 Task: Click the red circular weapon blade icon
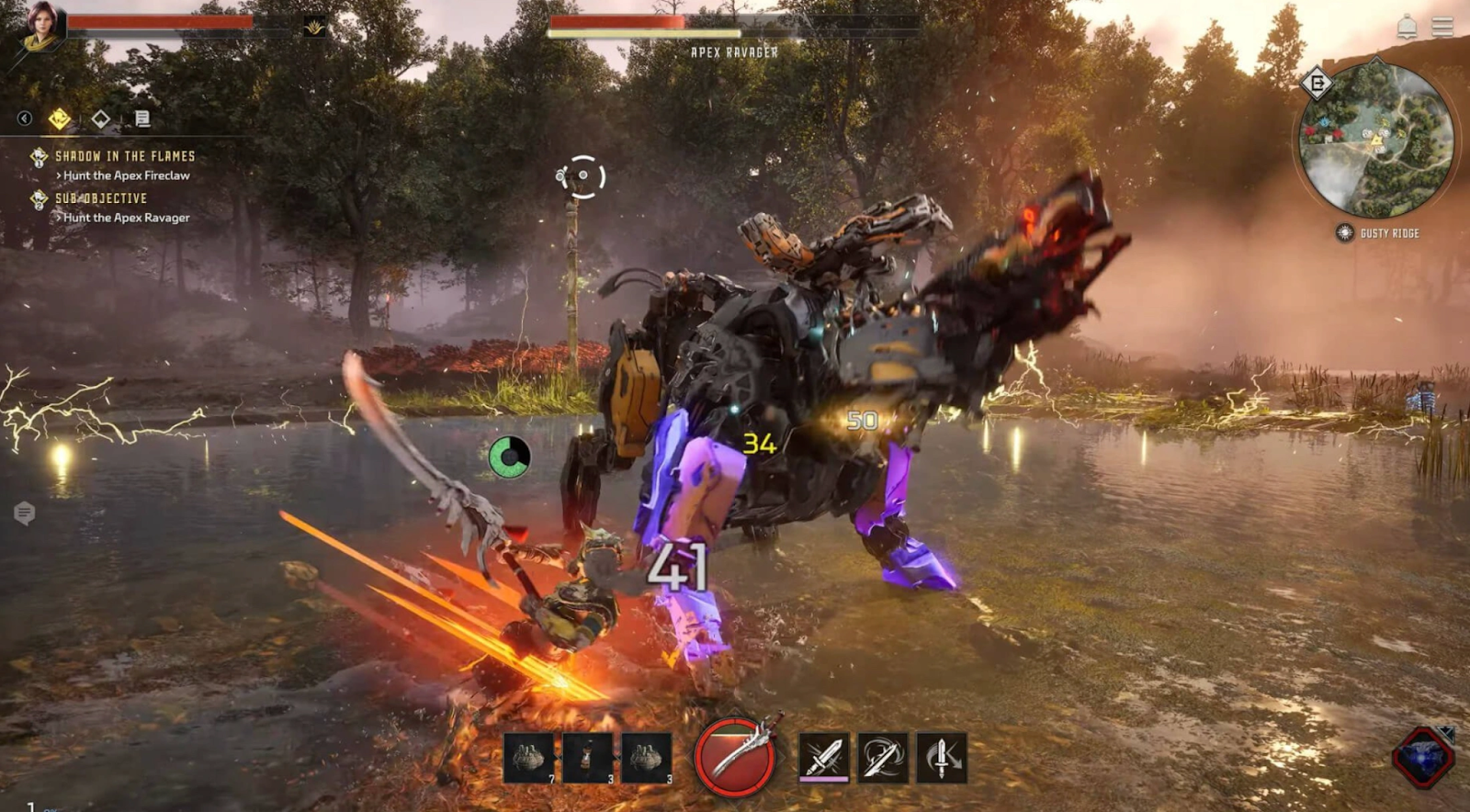pos(735,757)
